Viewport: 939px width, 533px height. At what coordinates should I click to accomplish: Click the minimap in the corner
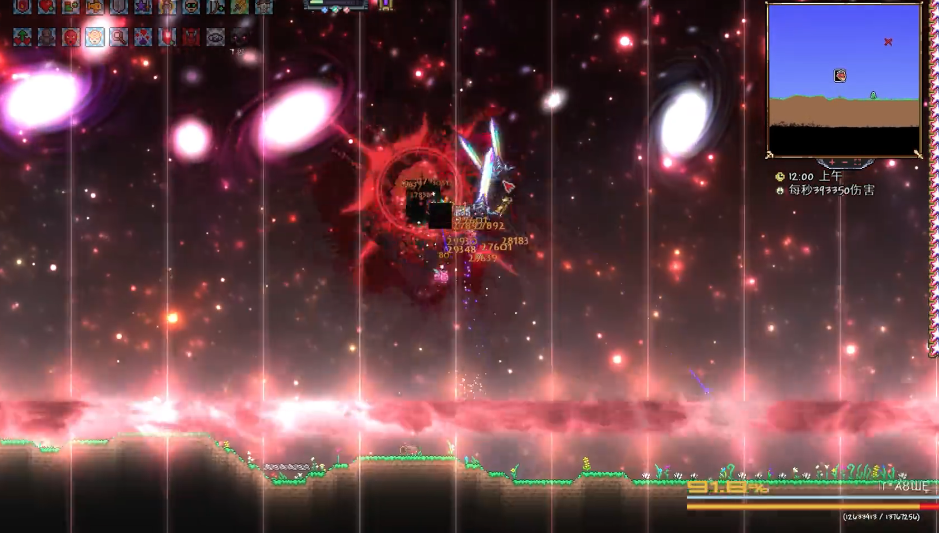click(844, 80)
